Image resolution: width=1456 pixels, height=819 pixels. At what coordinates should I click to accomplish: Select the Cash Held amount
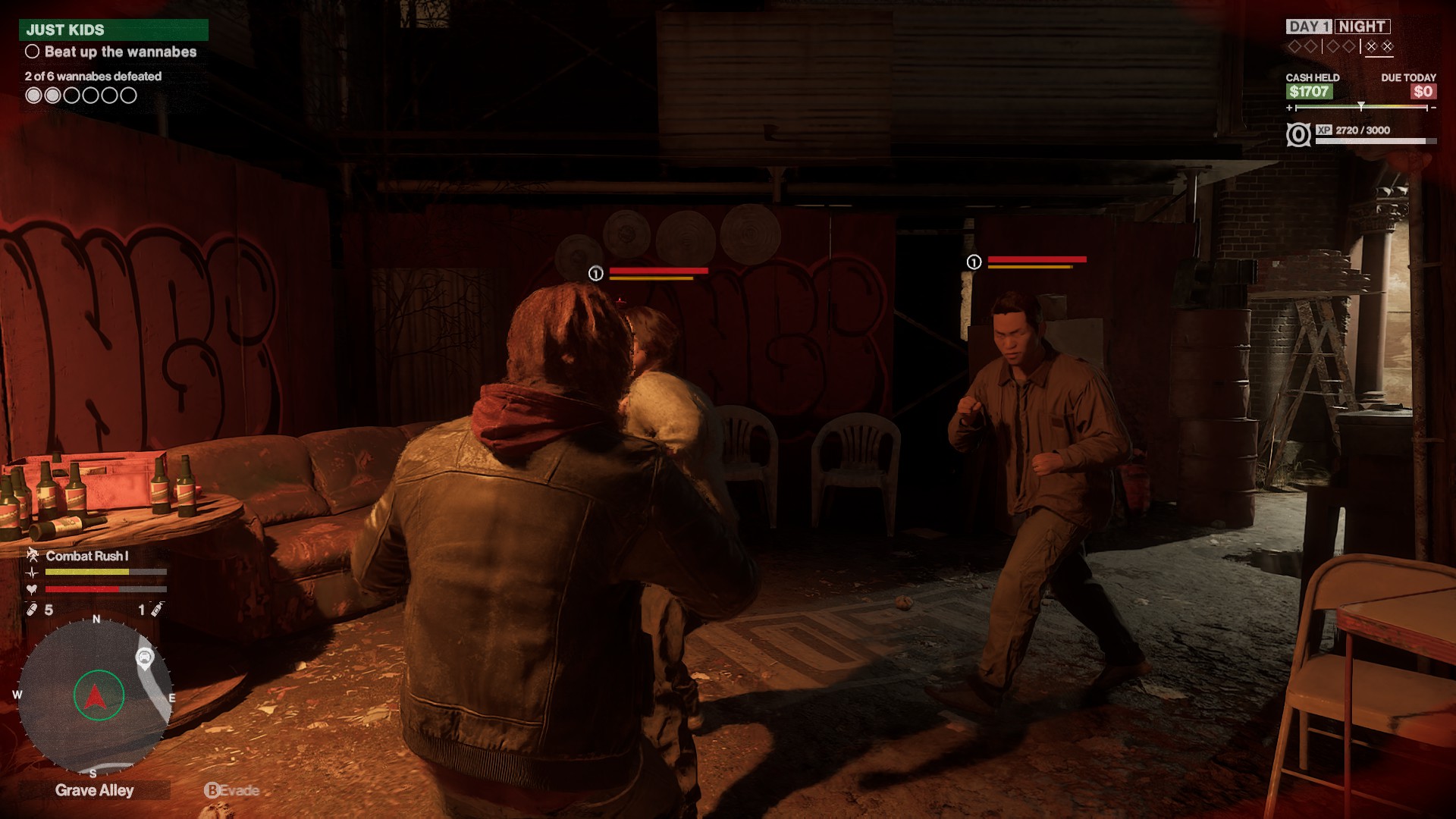[1309, 92]
